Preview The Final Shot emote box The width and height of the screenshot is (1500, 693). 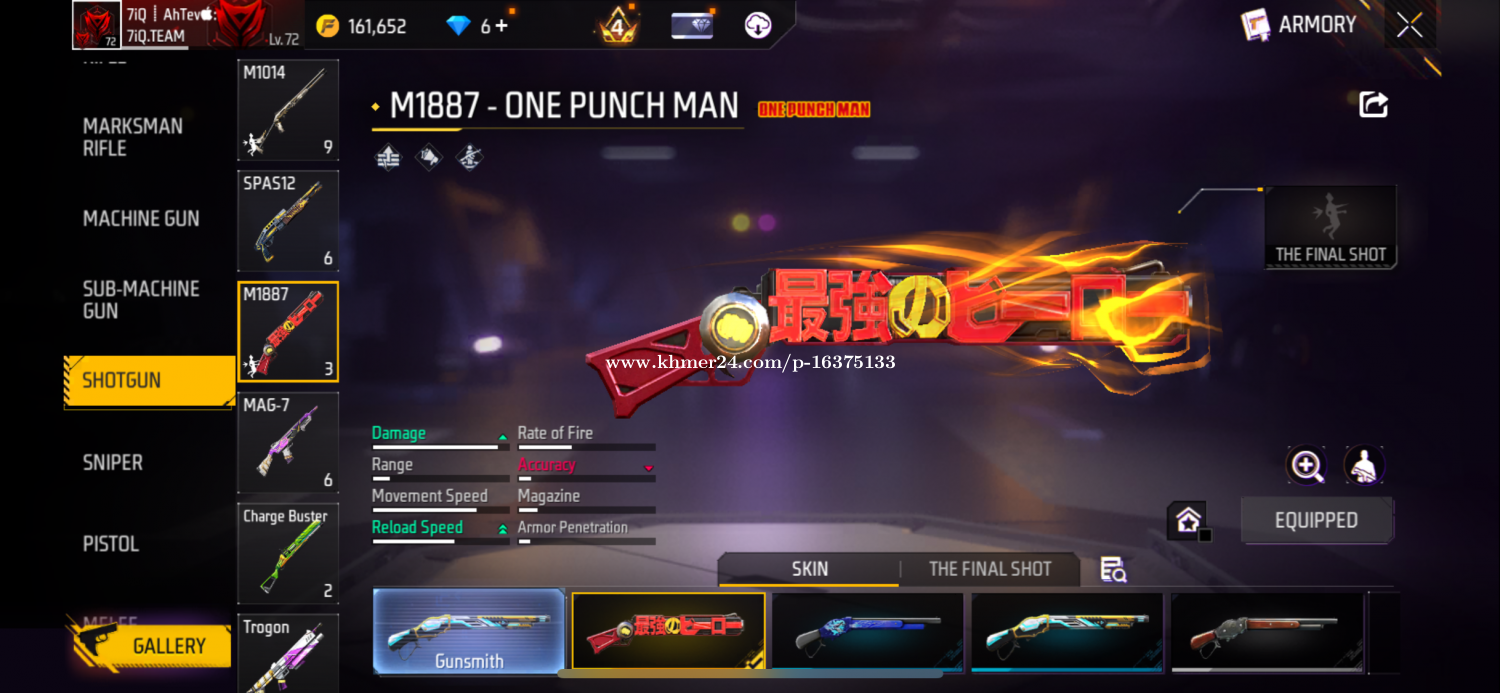coord(1330,227)
